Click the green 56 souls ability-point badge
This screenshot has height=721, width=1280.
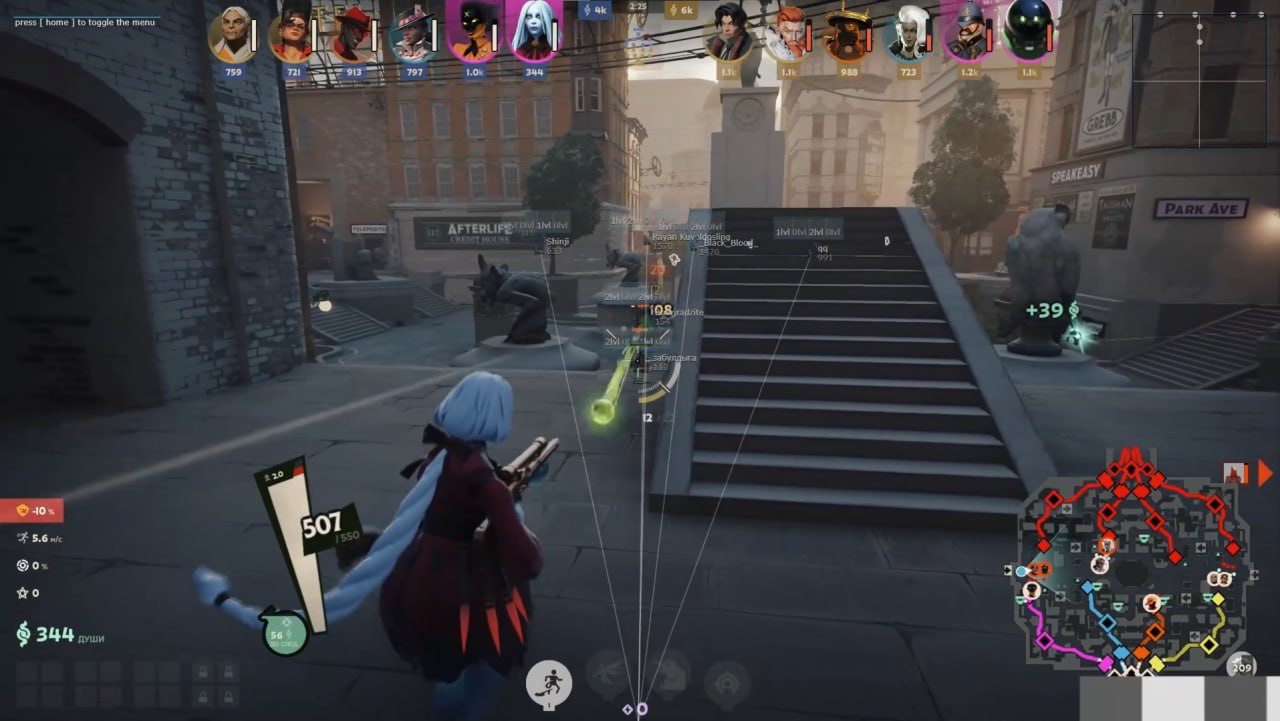tap(284, 633)
